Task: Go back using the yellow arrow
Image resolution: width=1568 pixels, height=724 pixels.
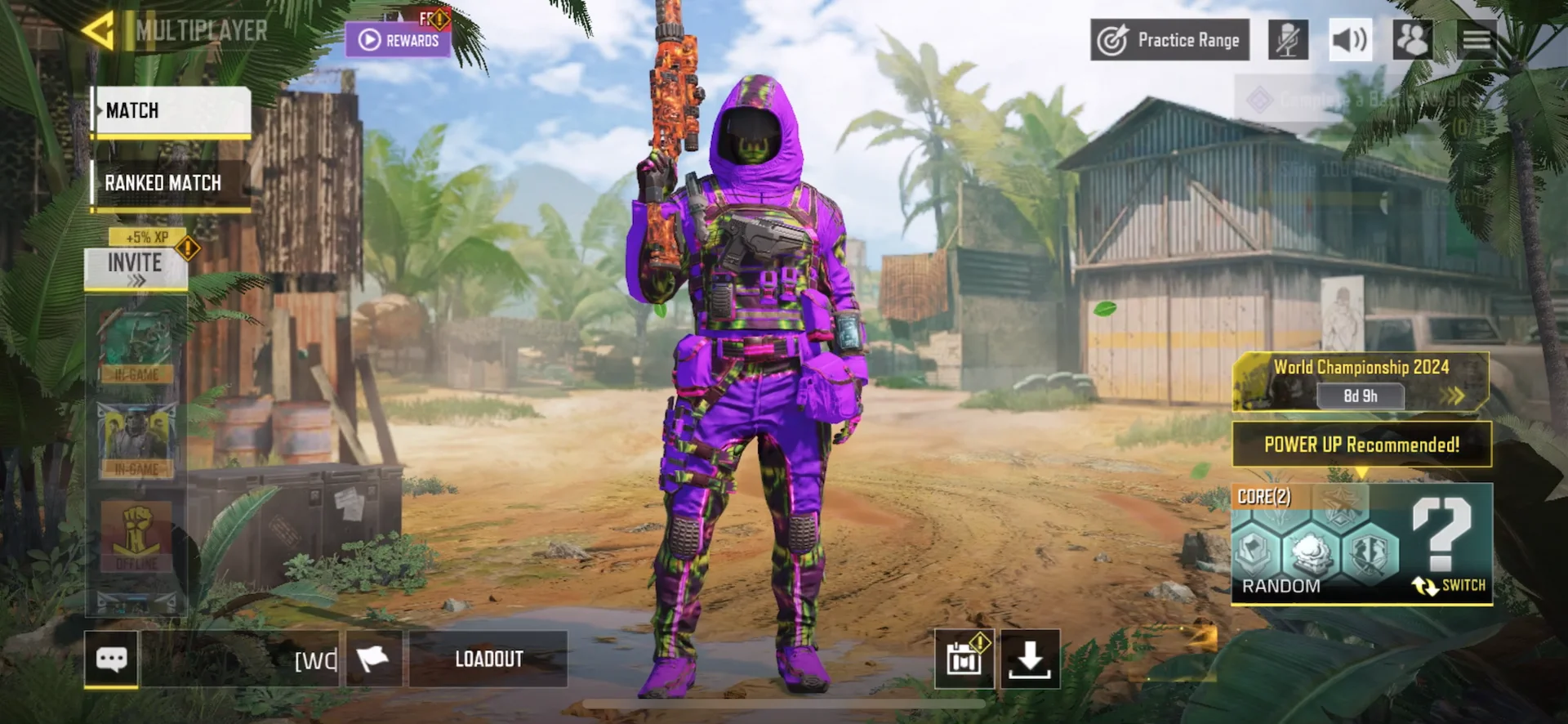Action: click(x=99, y=31)
